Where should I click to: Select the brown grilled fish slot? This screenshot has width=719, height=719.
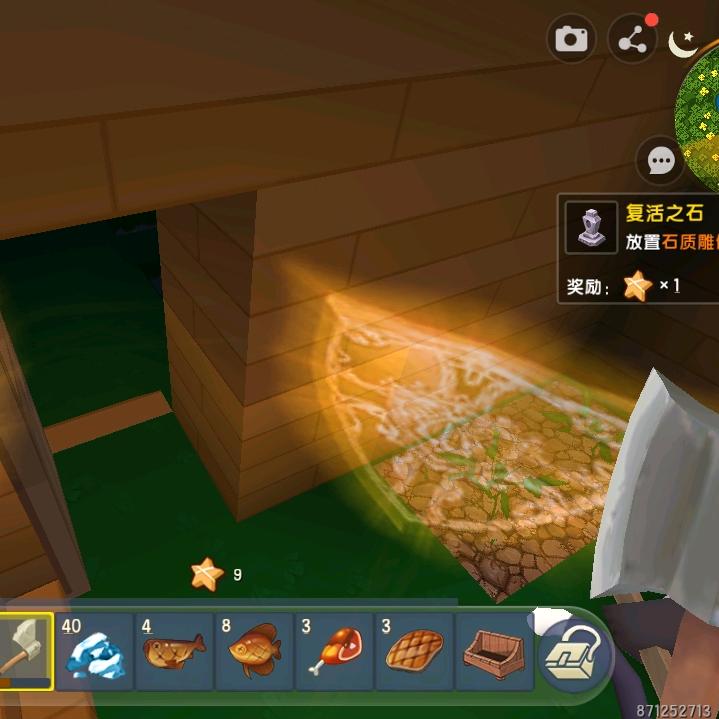175,652
